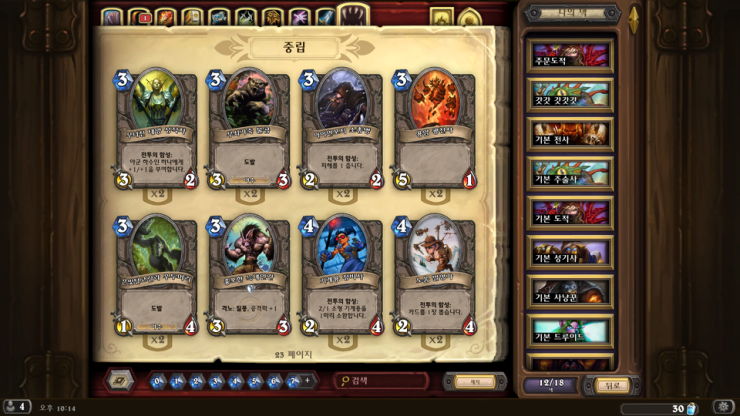The image size is (740, 416).
Task: Click the 뒤로 back button
Action: 612,385
